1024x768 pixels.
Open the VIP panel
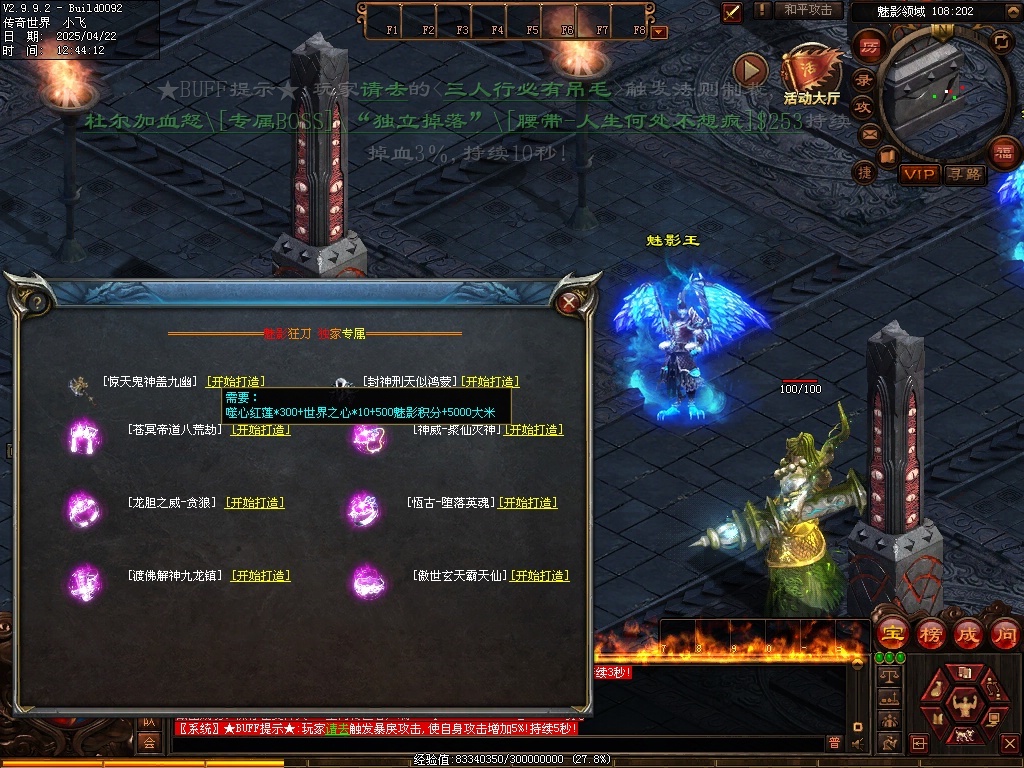point(919,174)
